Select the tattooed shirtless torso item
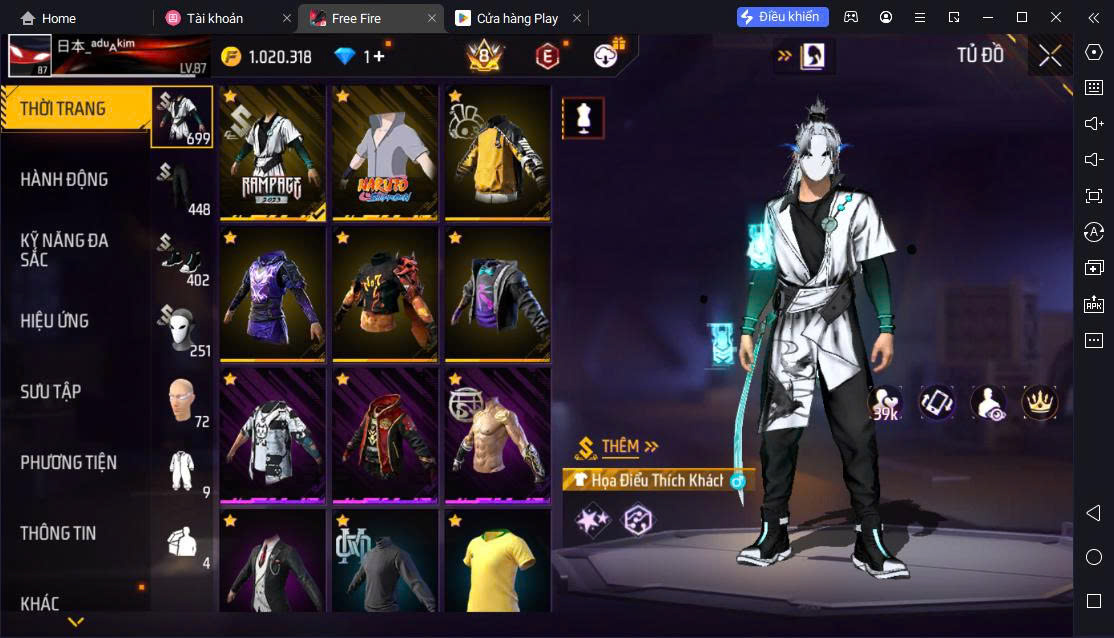This screenshot has height=638, width=1114. click(498, 436)
